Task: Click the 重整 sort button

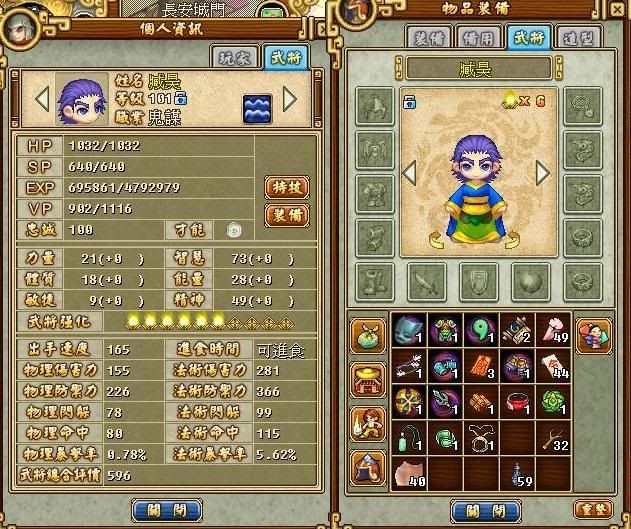Action: coord(594,510)
